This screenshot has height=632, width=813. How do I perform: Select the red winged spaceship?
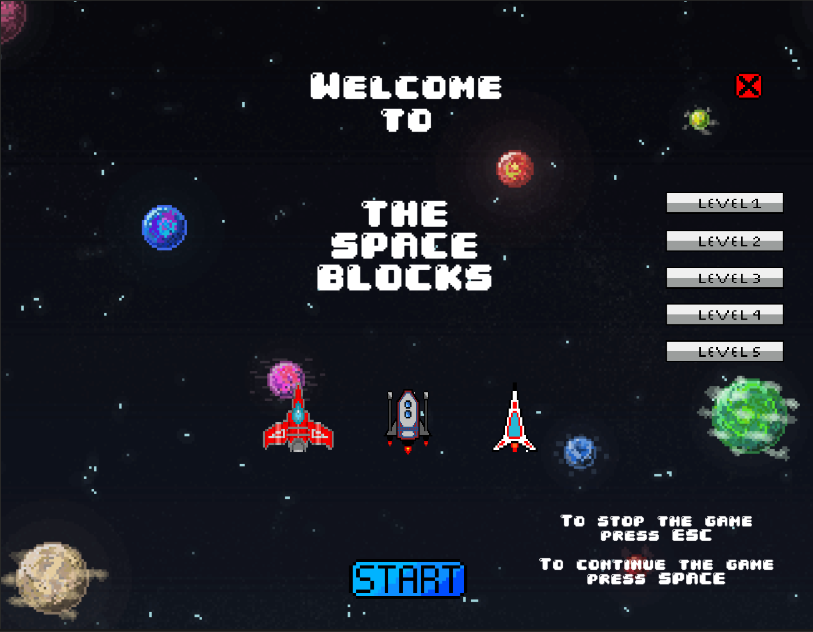298,423
